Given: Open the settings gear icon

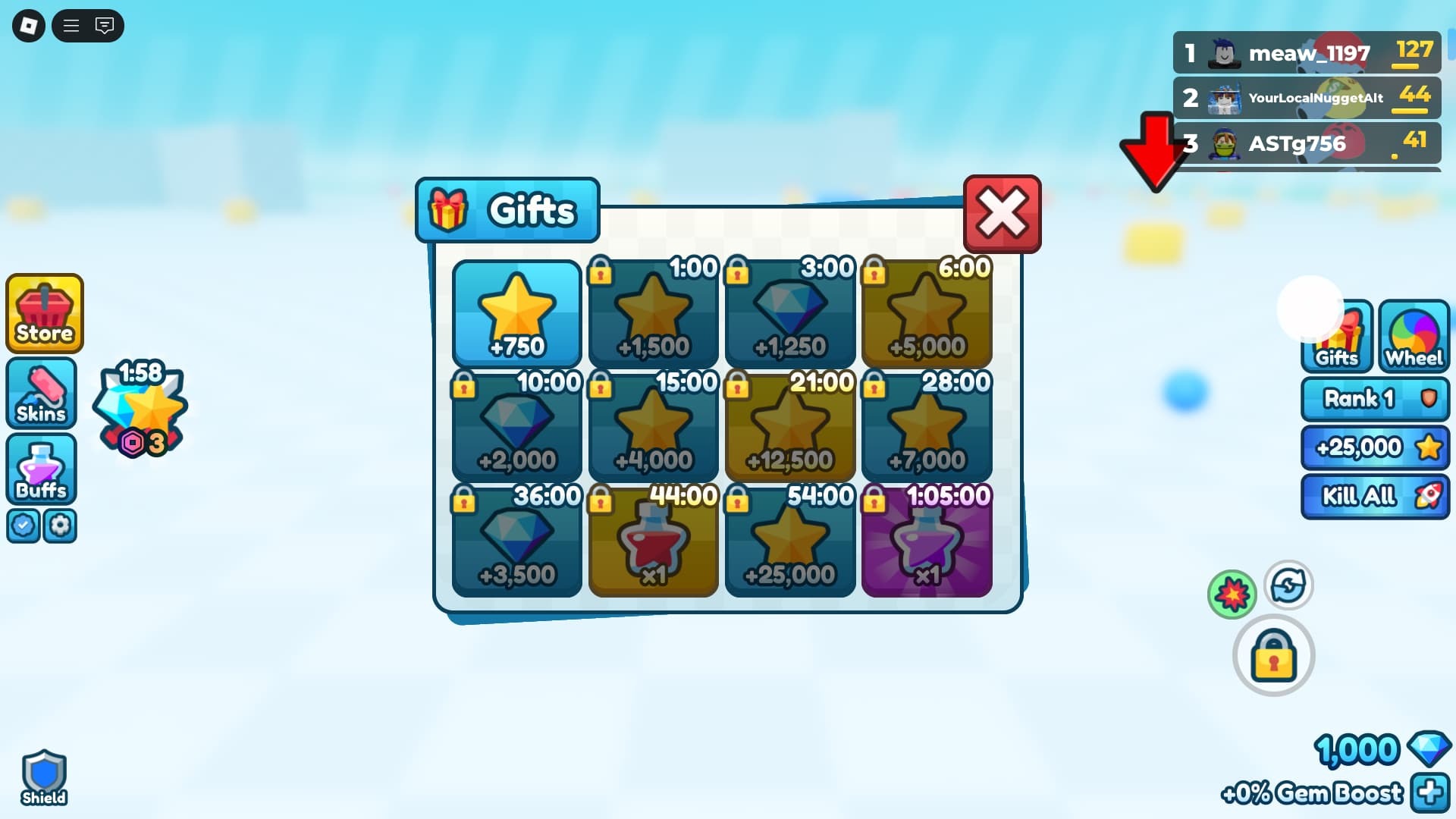Looking at the screenshot, I should click(x=61, y=526).
